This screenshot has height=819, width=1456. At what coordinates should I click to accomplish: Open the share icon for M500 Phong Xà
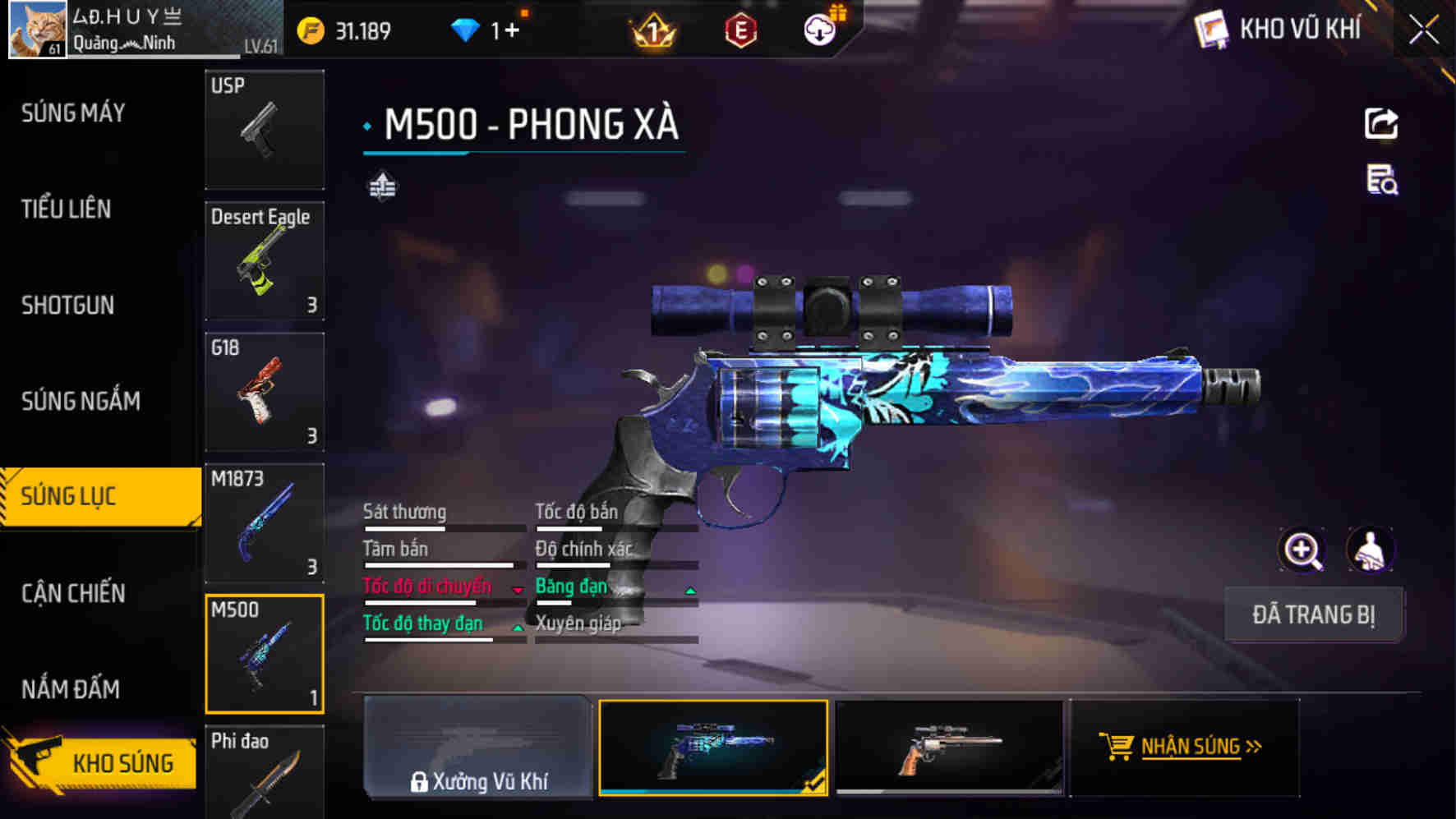pos(1383,122)
